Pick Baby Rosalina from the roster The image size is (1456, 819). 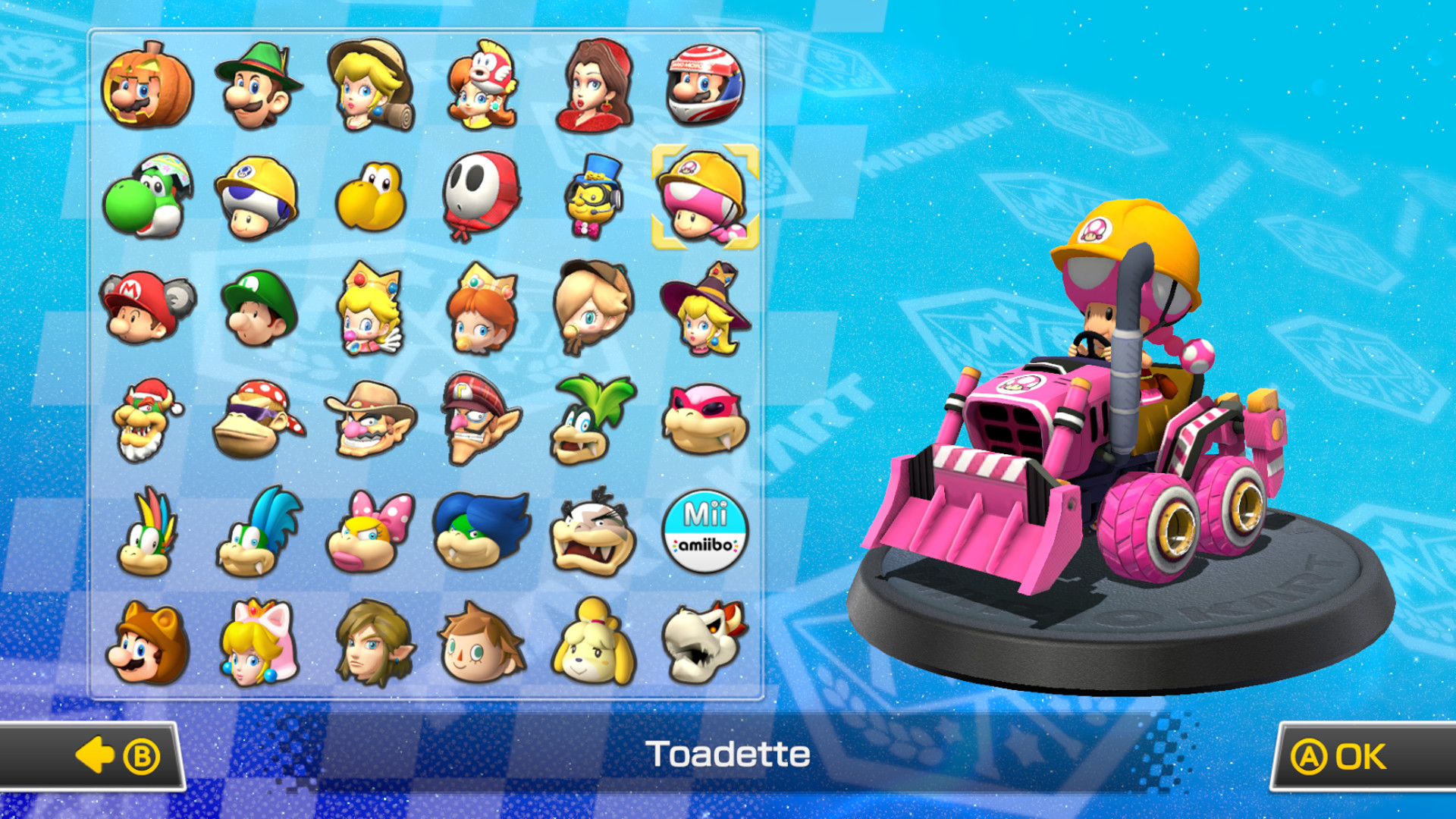(593, 311)
